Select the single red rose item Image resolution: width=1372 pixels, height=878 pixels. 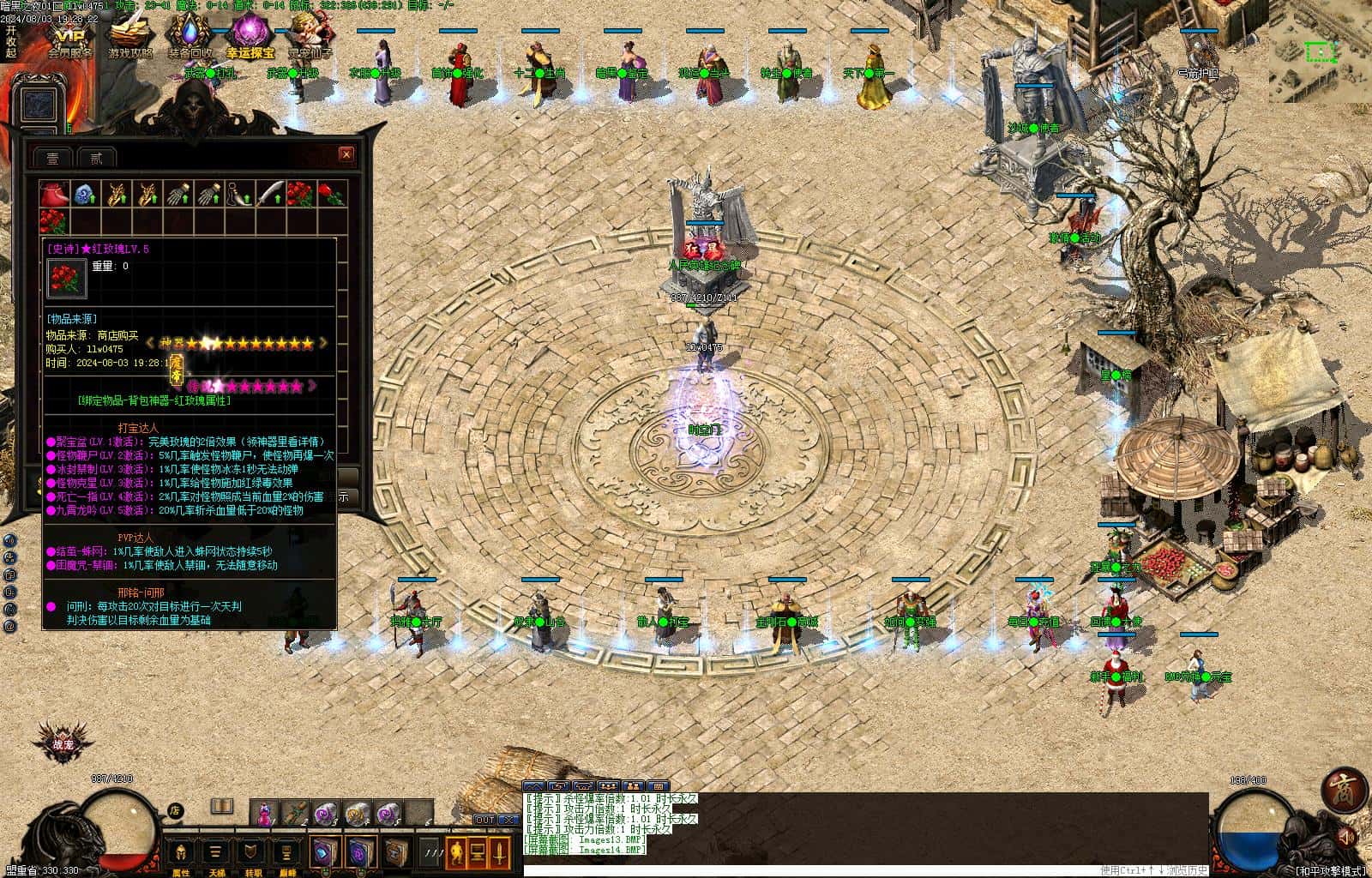coord(332,194)
